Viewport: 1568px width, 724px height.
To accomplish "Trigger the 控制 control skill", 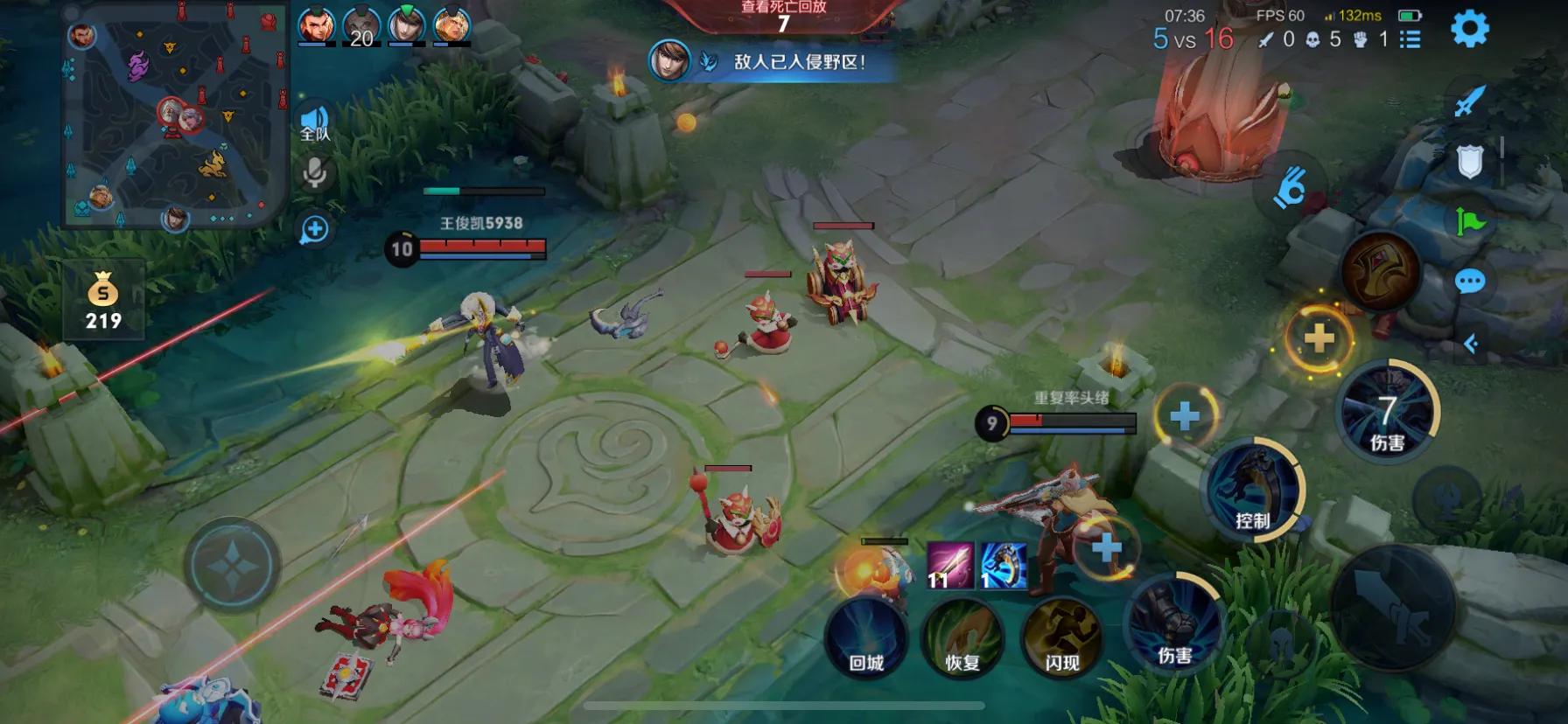I will point(1254,490).
